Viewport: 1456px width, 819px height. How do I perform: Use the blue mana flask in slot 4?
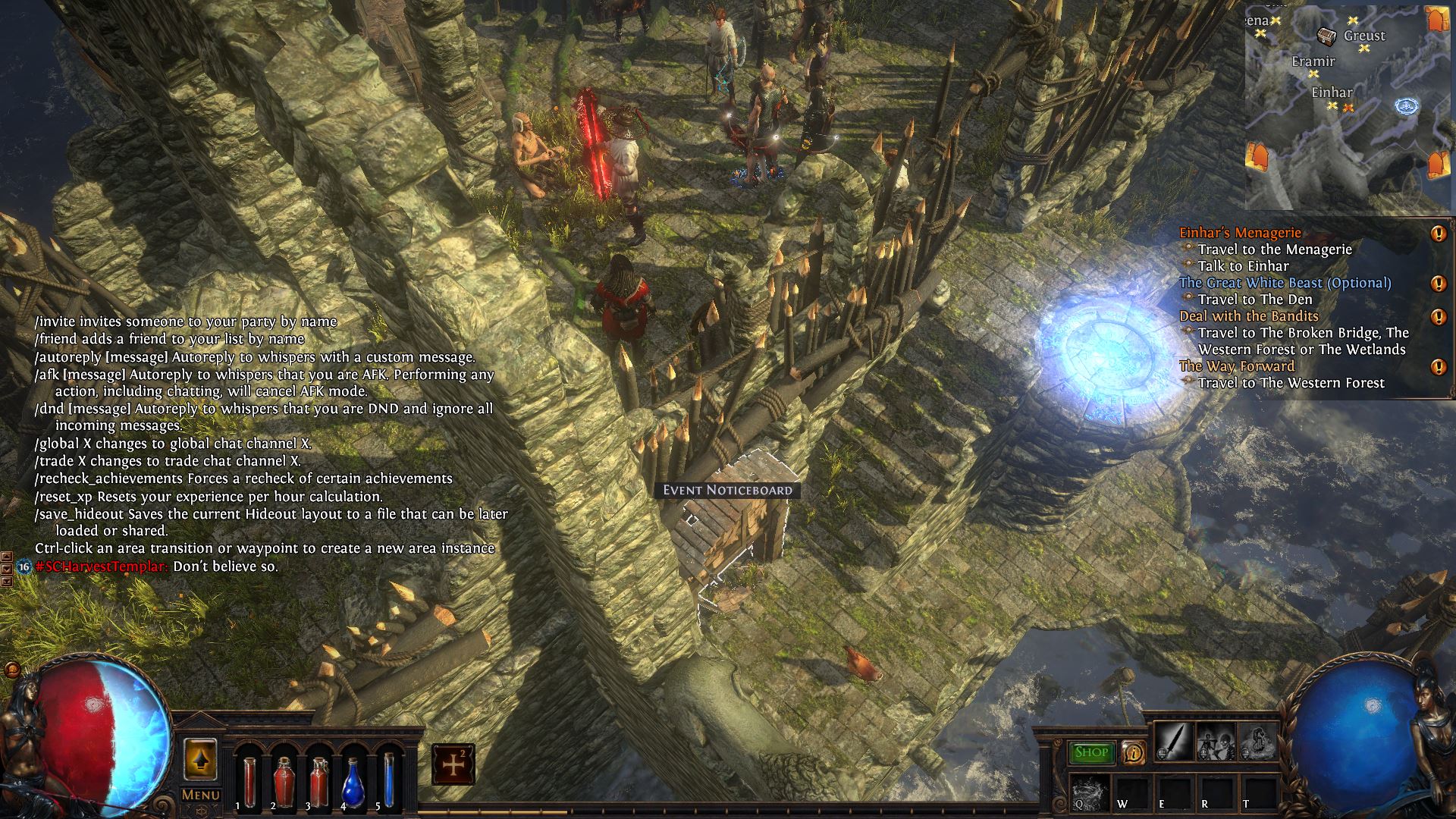(x=353, y=781)
